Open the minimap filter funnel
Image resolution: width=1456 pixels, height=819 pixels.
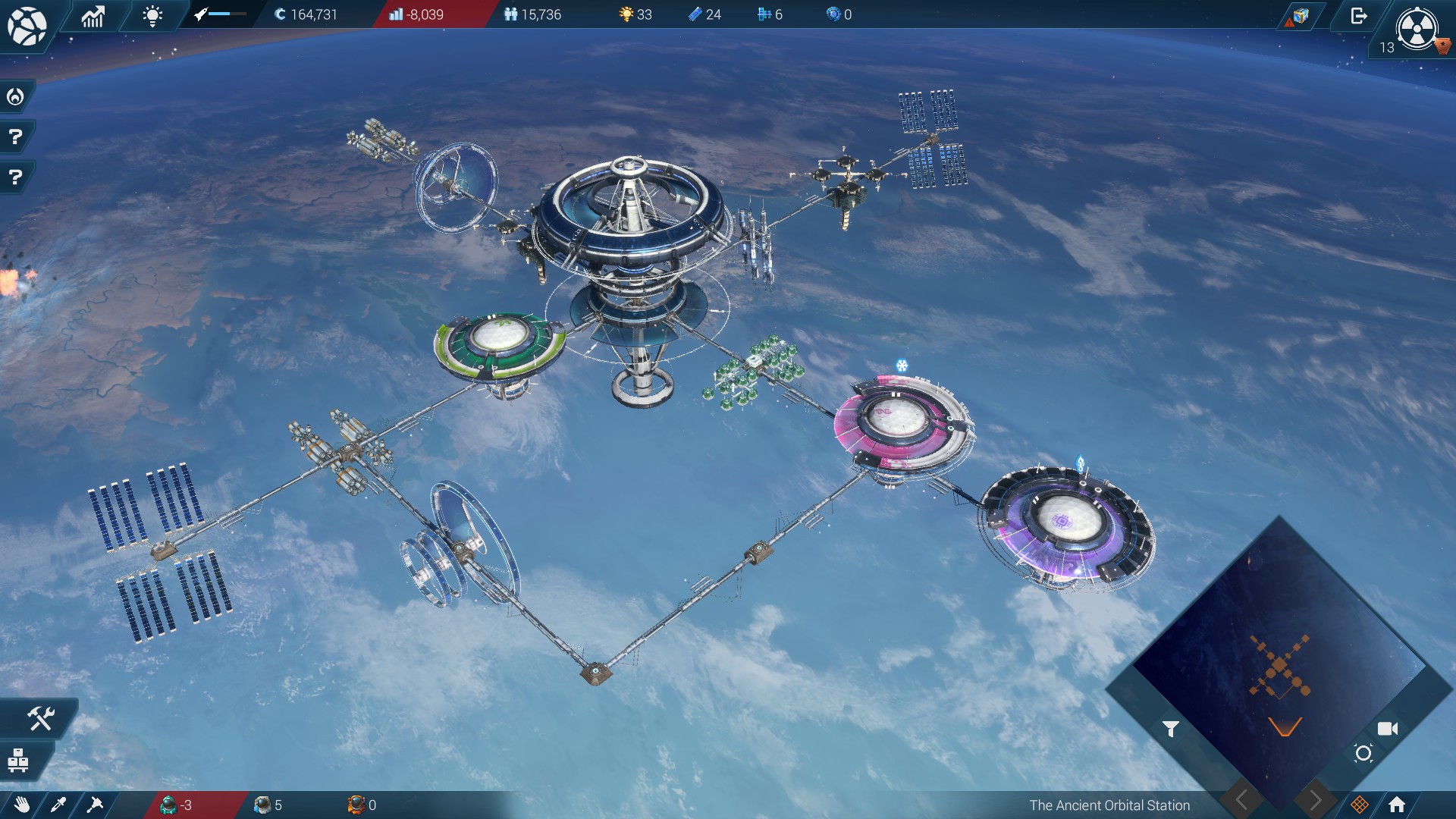1170,730
